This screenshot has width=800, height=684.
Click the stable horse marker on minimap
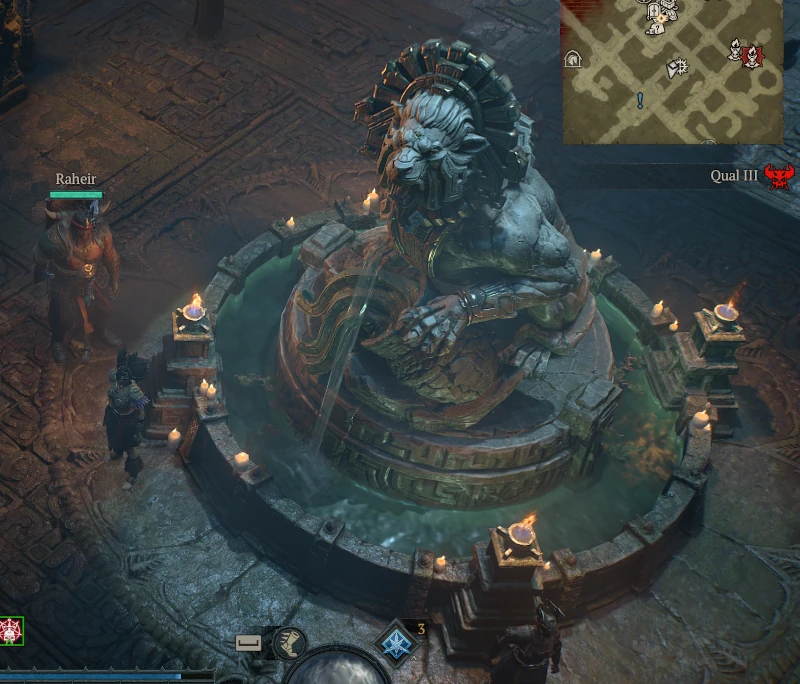pyautogui.click(x=573, y=59)
